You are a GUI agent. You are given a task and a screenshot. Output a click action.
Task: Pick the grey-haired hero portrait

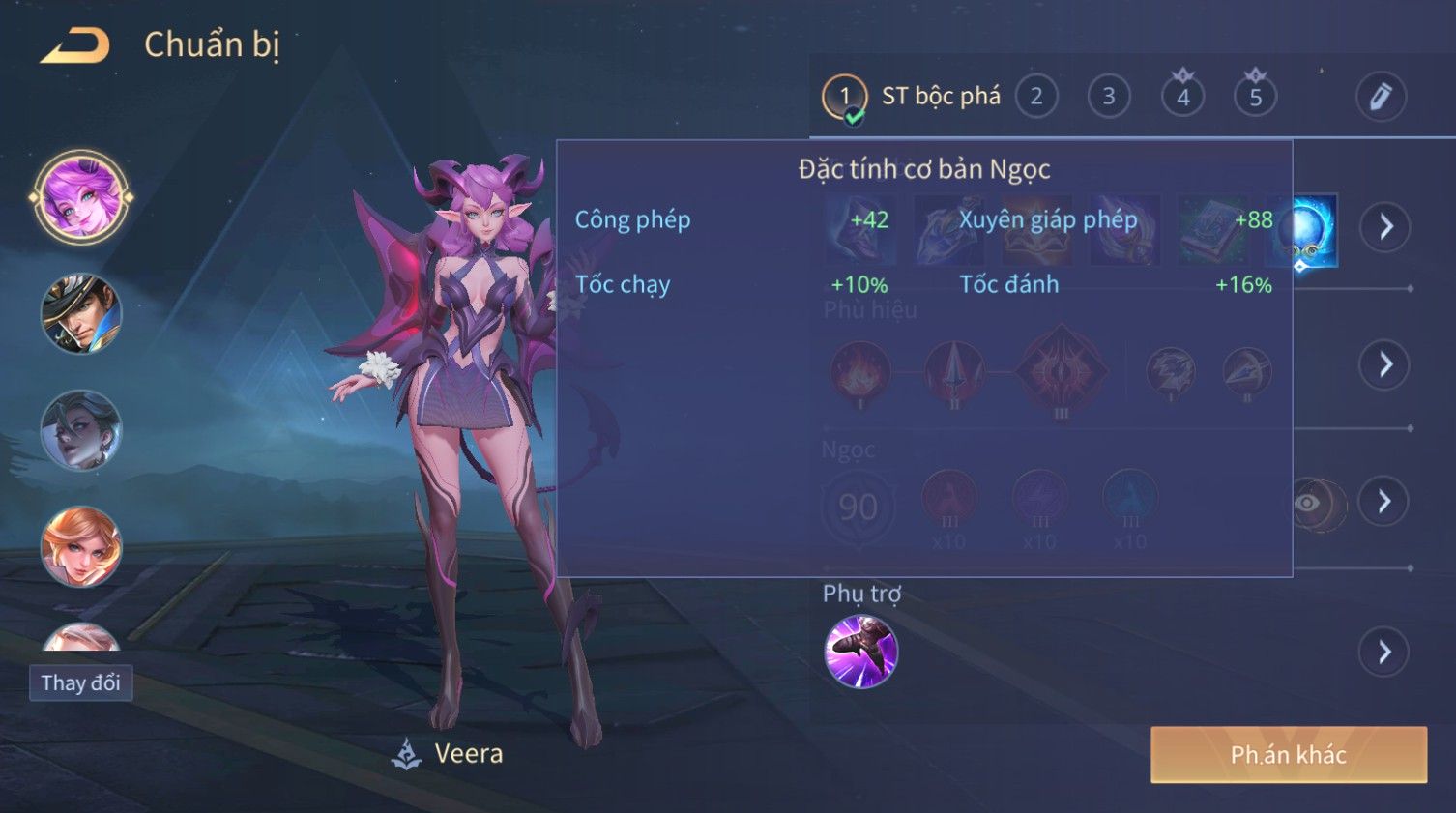(x=81, y=430)
